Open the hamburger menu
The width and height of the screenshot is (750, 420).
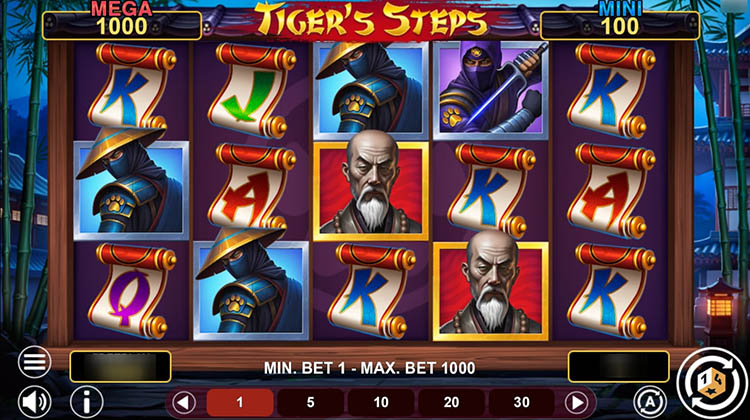[x=35, y=361]
